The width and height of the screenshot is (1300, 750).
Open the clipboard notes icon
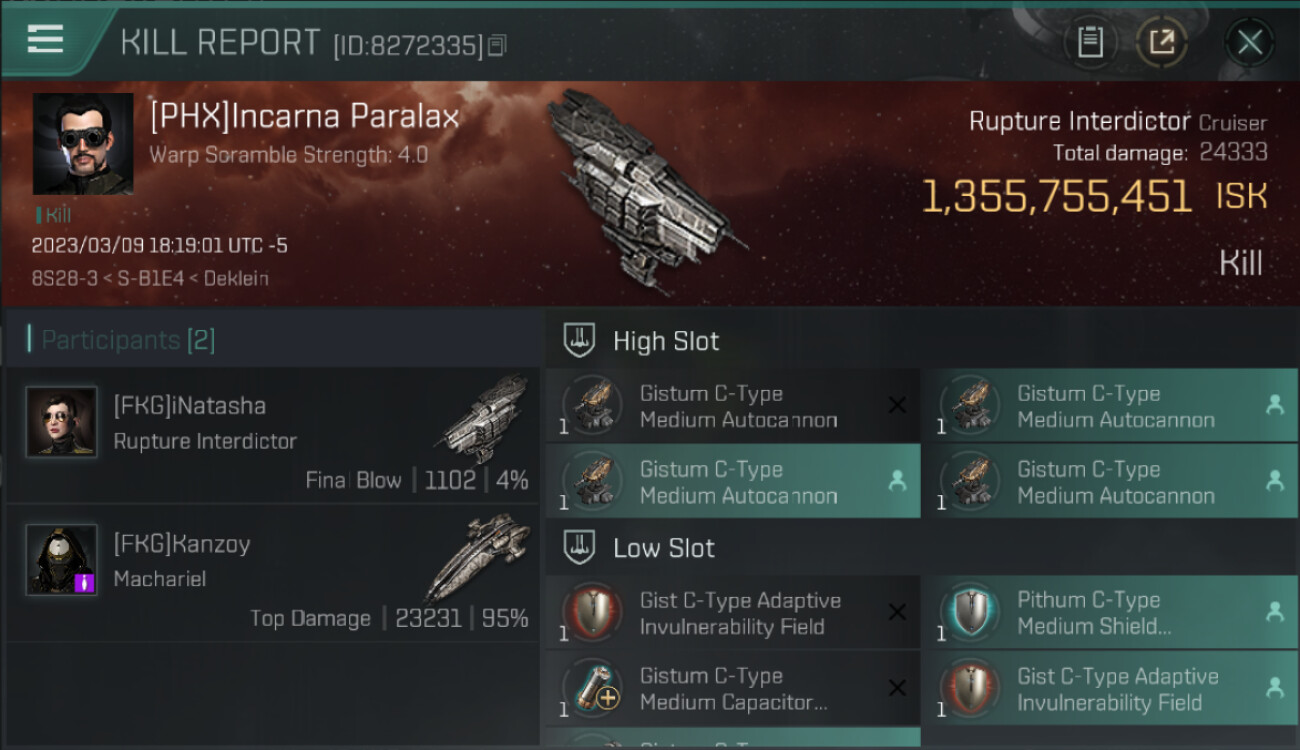(1090, 42)
